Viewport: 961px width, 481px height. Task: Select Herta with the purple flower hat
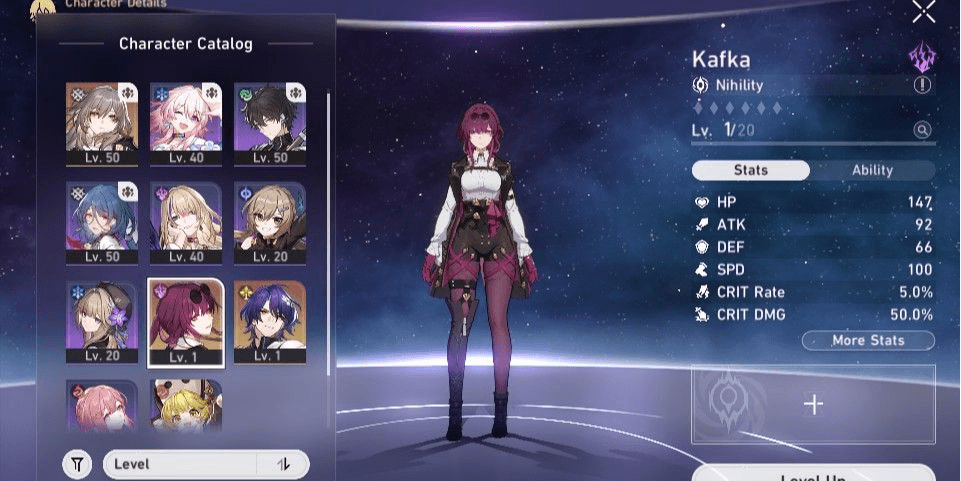(102, 321)
